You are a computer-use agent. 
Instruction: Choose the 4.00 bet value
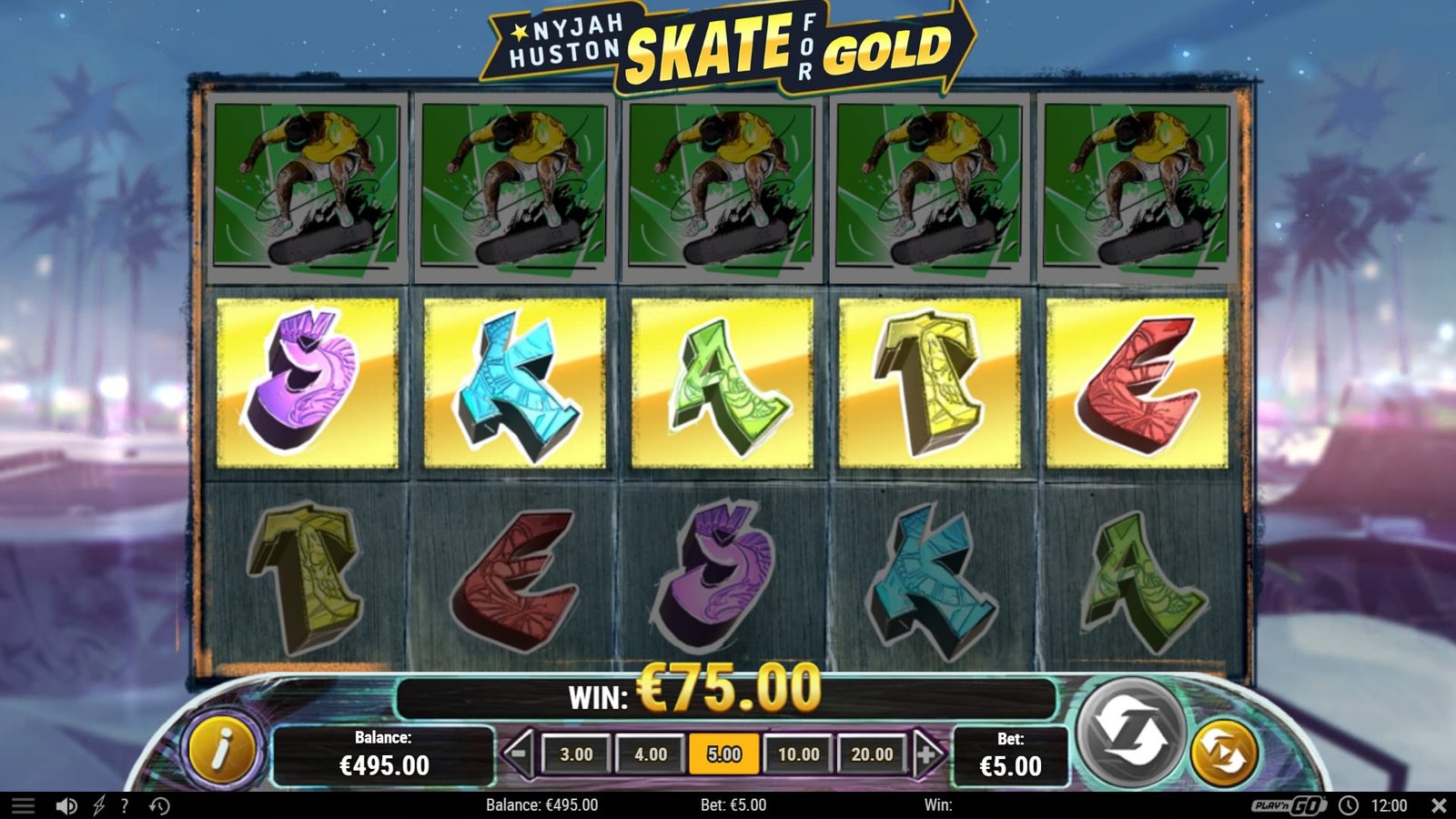coord(650,754)
